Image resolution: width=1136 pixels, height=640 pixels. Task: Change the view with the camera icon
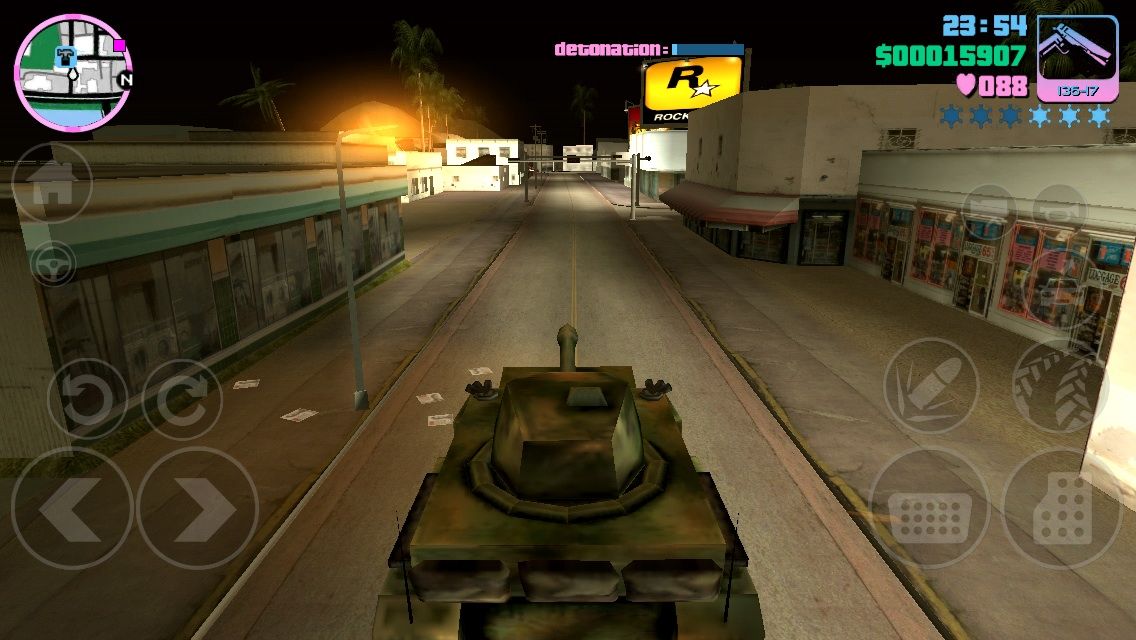(x=989, y=211)
